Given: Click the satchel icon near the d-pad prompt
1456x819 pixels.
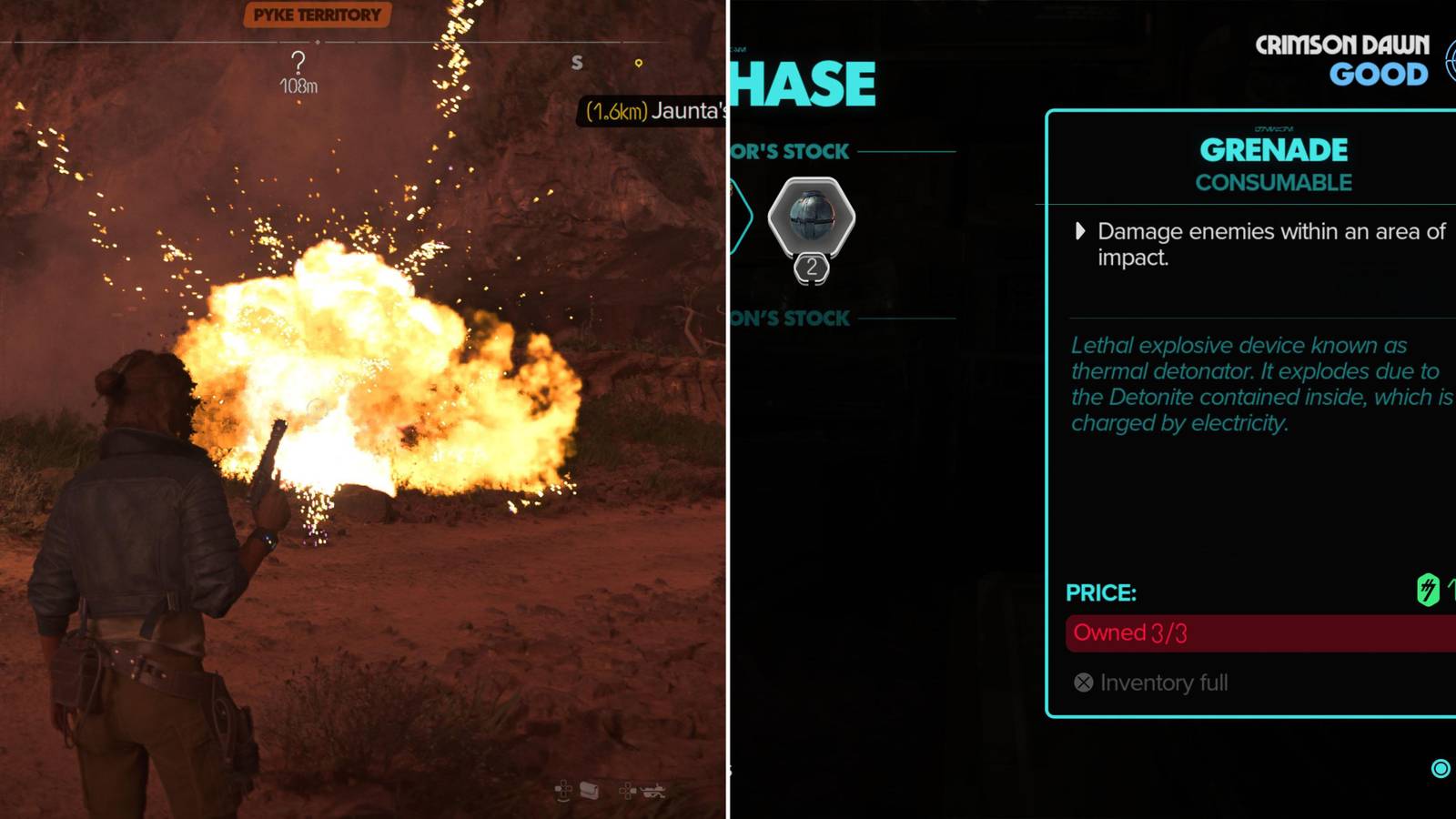Looking at the screenshot, I should (588, 788).
